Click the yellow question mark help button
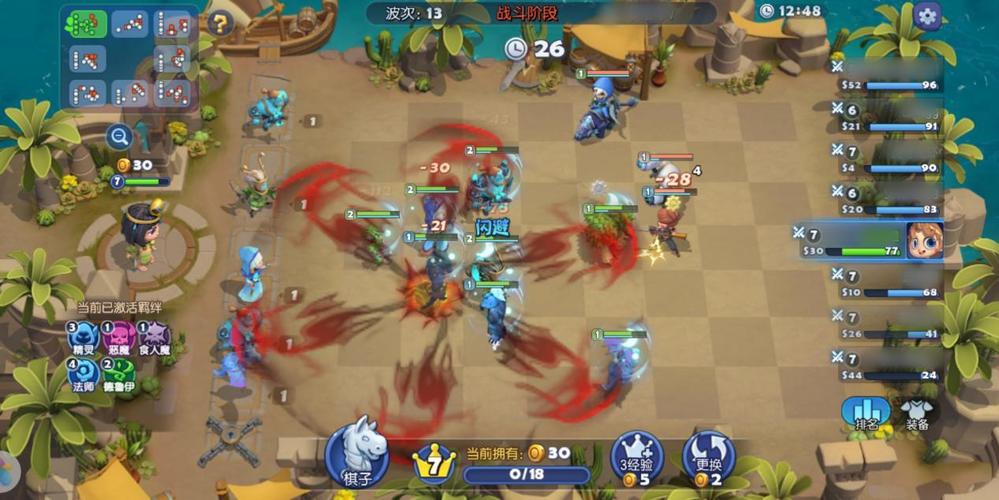 click(x=219, y=24)
